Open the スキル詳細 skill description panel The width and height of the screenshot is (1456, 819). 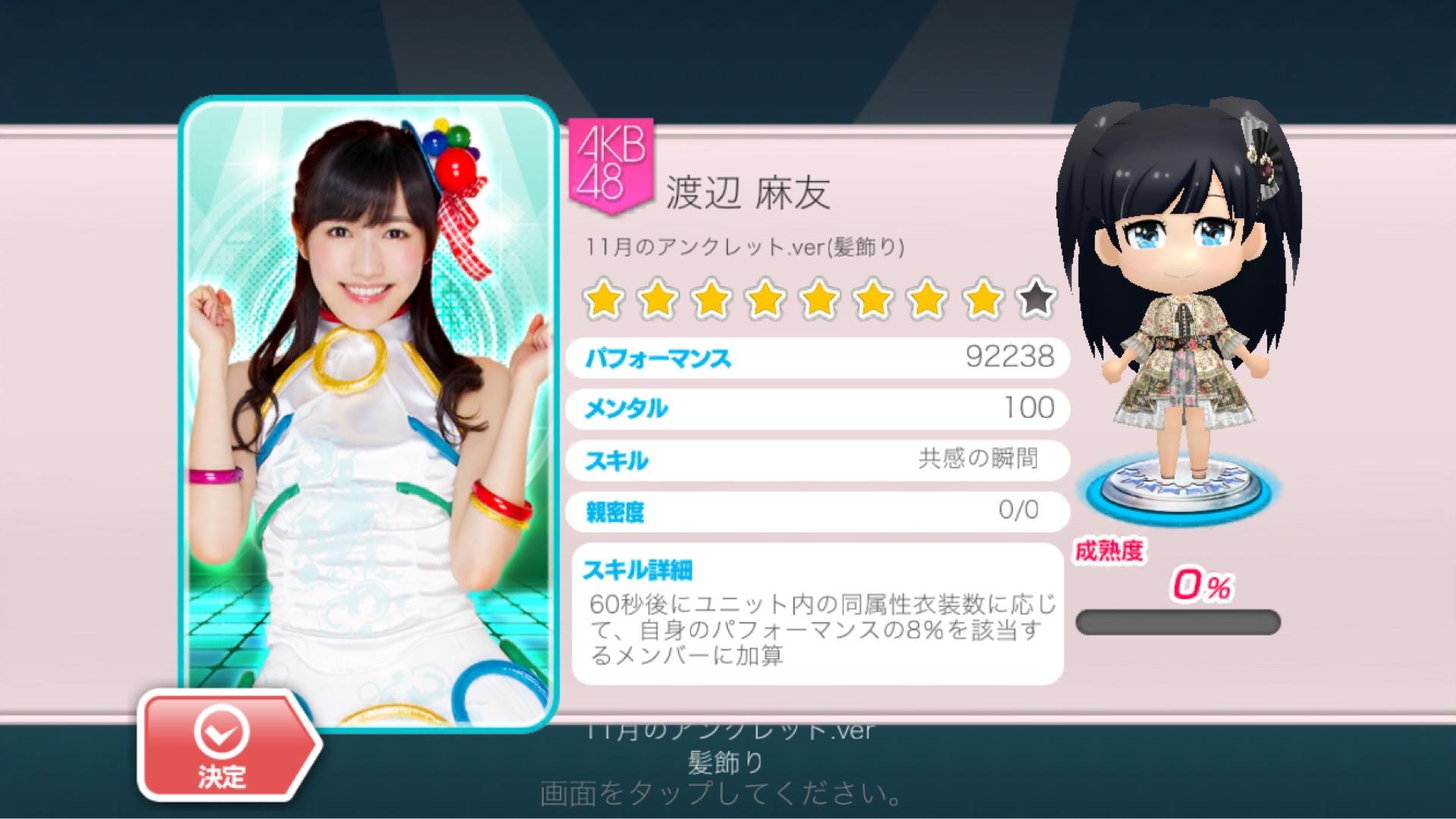[817, 614]
